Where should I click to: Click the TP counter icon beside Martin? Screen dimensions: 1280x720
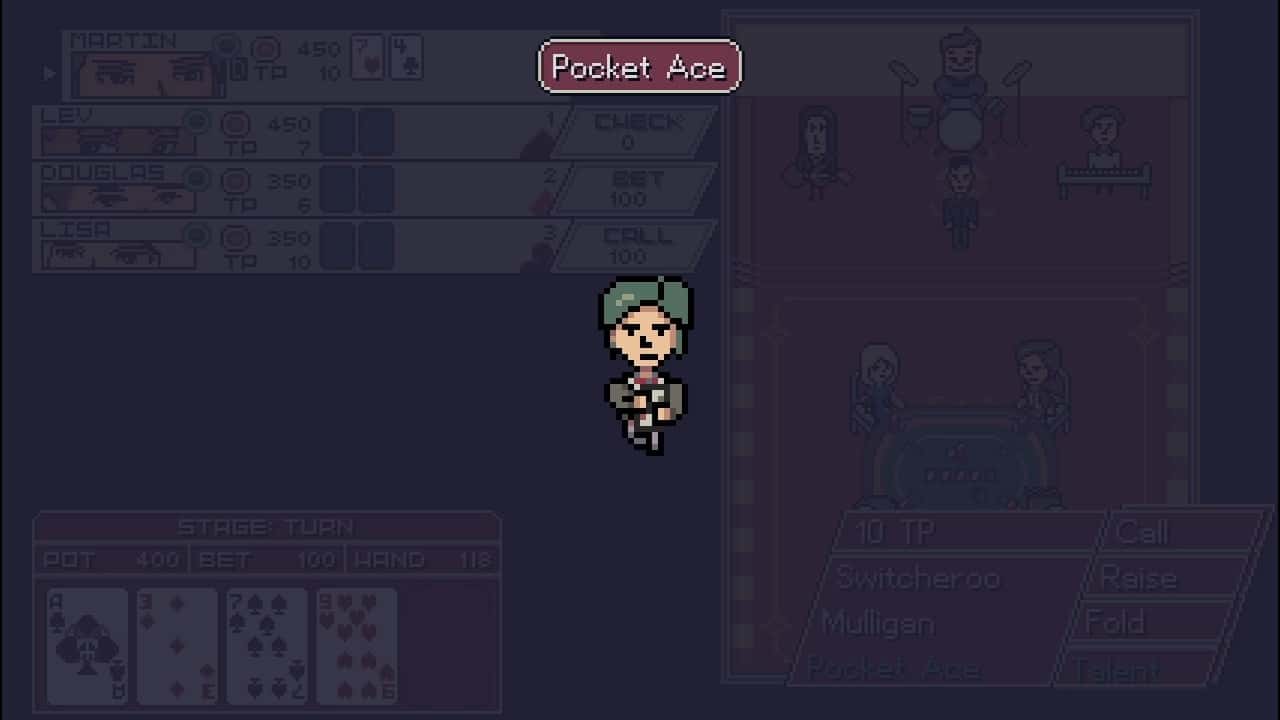(x=264, y=48)
